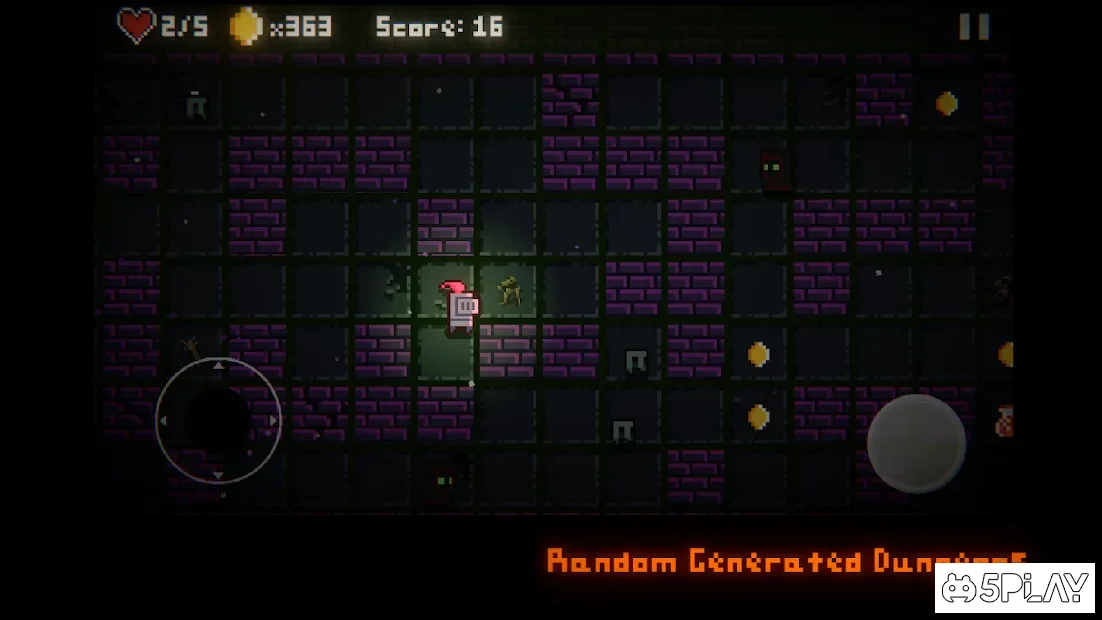Viewport: 1102px width, 620px height.
Task: Tap the virtual joystick's up arrow
Action: pyautogui.click(x=218, y=366)
